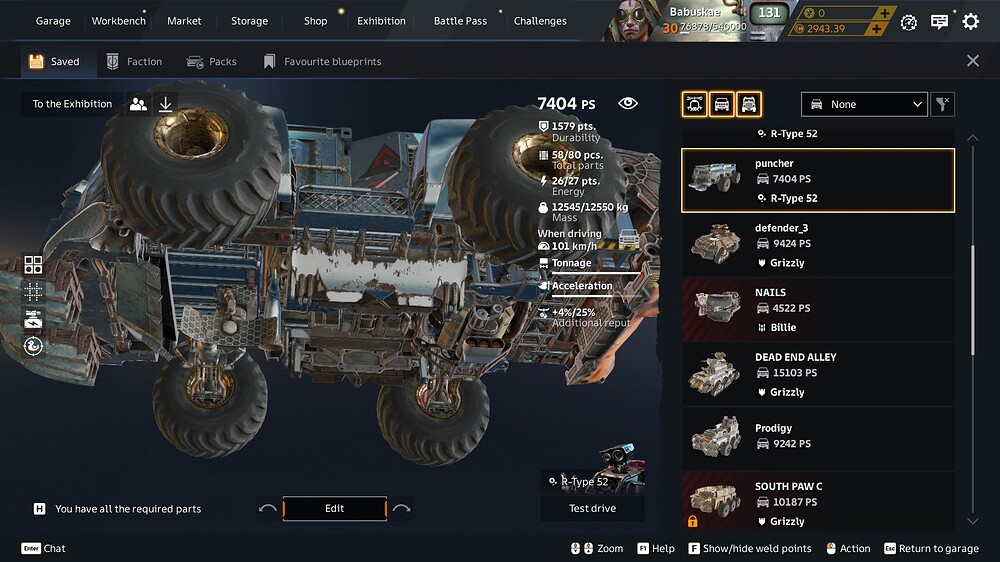
Task: Send the vehicle To the Exhibition
Action: 72,104
